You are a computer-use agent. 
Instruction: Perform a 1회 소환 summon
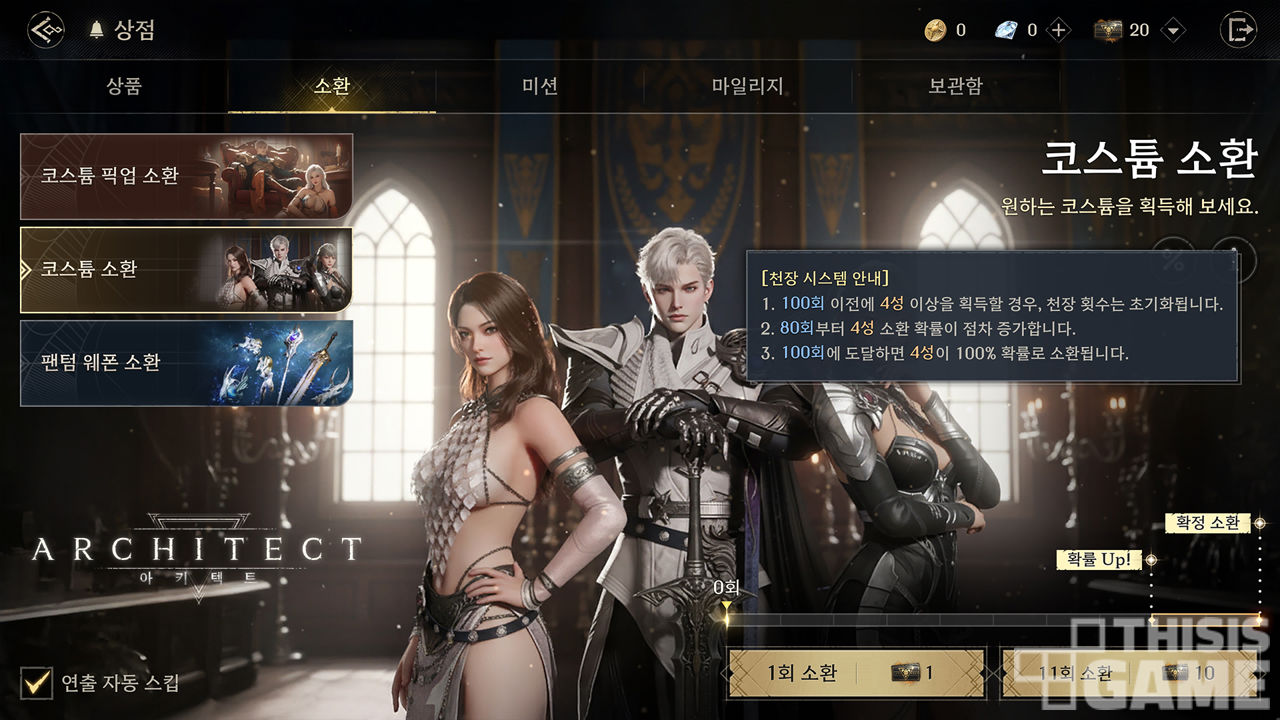coord(856,673)
